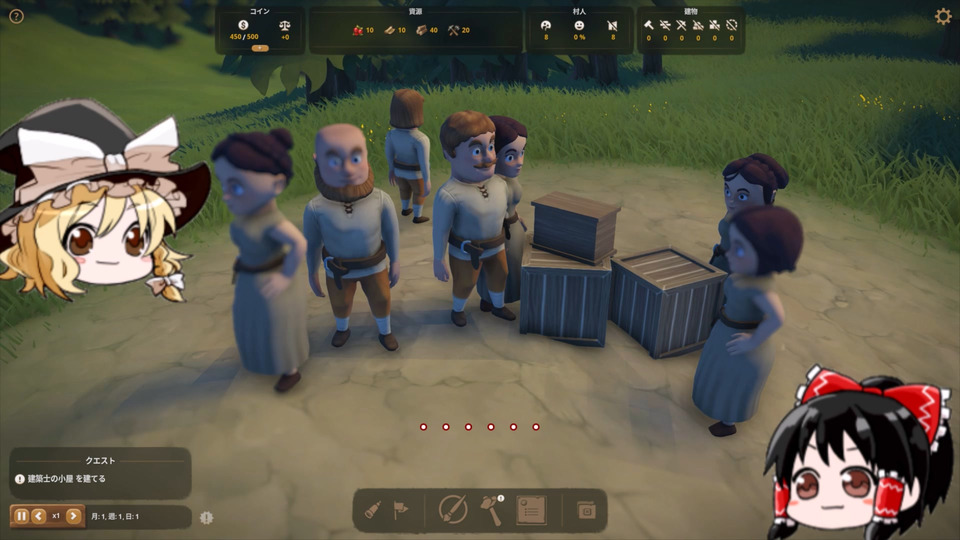The height and width of the screenshot is (540, 960).
Task: Click the question mark help icon
Action: tap(16, 16)
